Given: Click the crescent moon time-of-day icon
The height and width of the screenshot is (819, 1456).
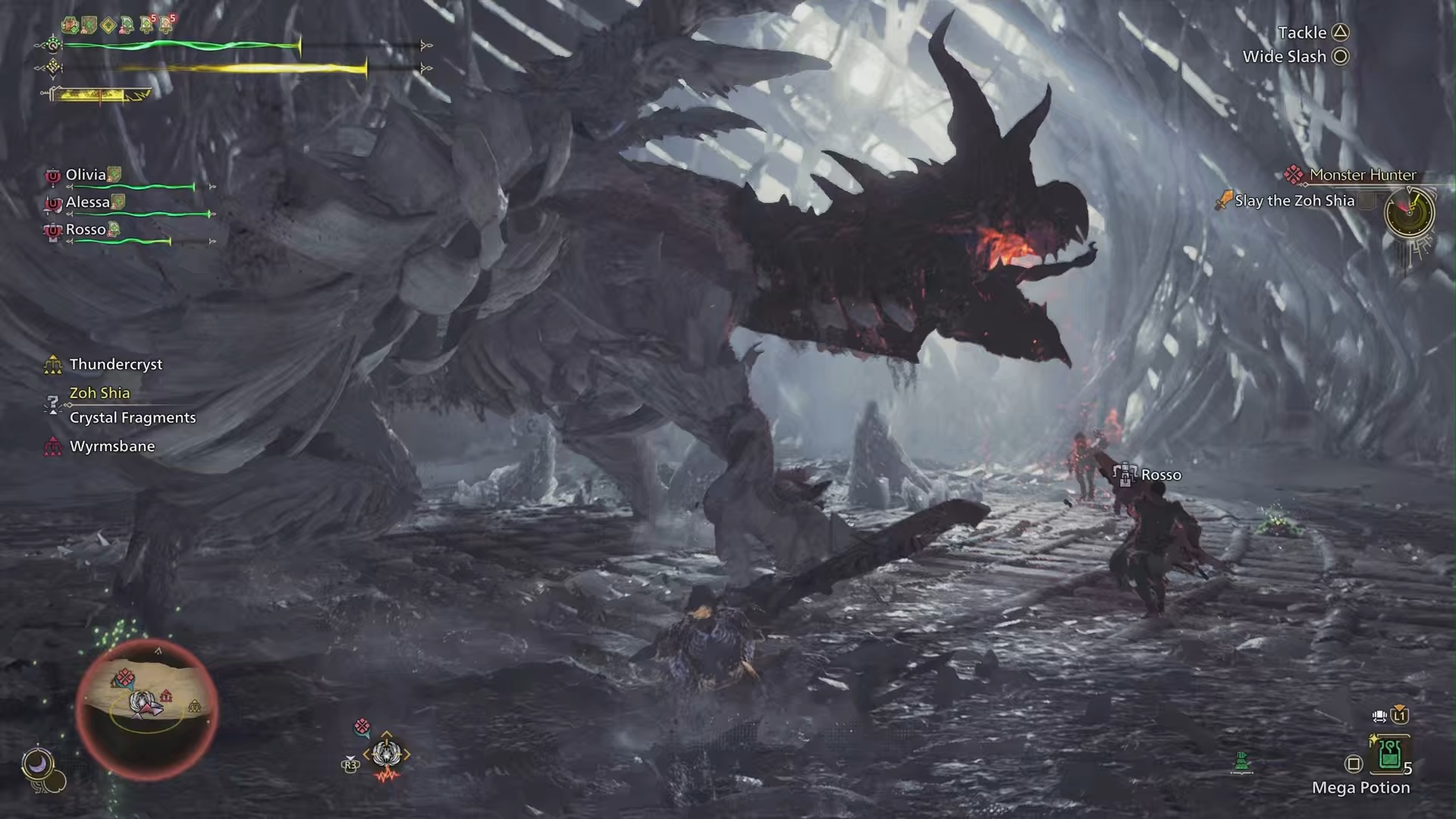Looking at the screenshot, I should click(37, 762).
